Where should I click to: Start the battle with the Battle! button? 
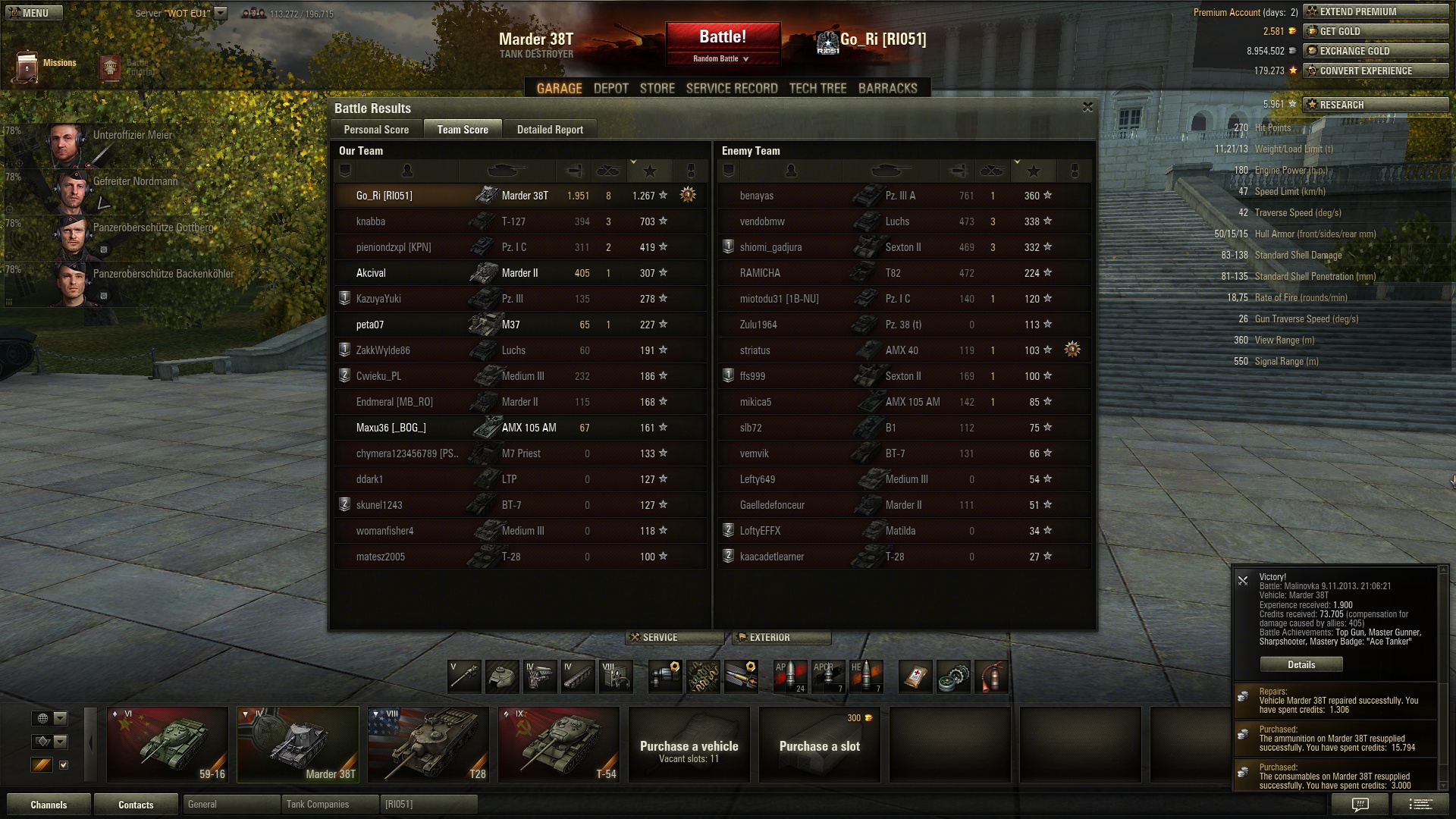point(722,36)
